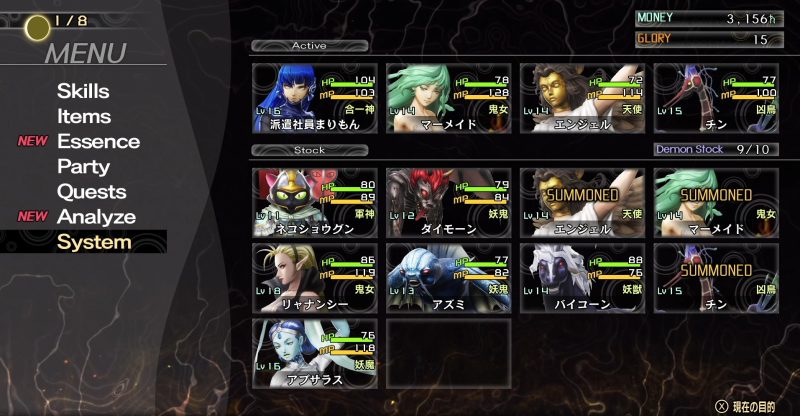Open the Skills menu entry
The height and width of the screenshot is (416, 800).
(x=83, y=91)
